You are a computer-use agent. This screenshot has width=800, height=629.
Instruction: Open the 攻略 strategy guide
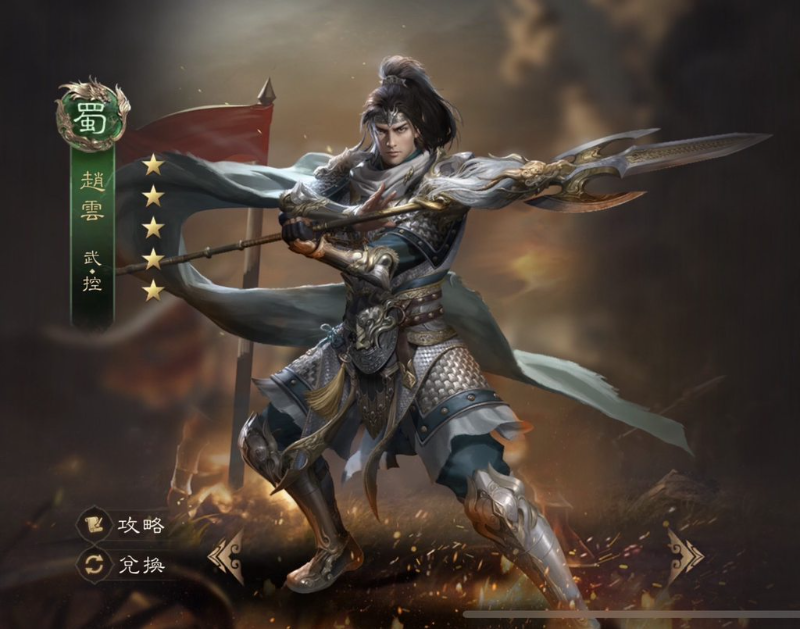(x=124, y=525)
